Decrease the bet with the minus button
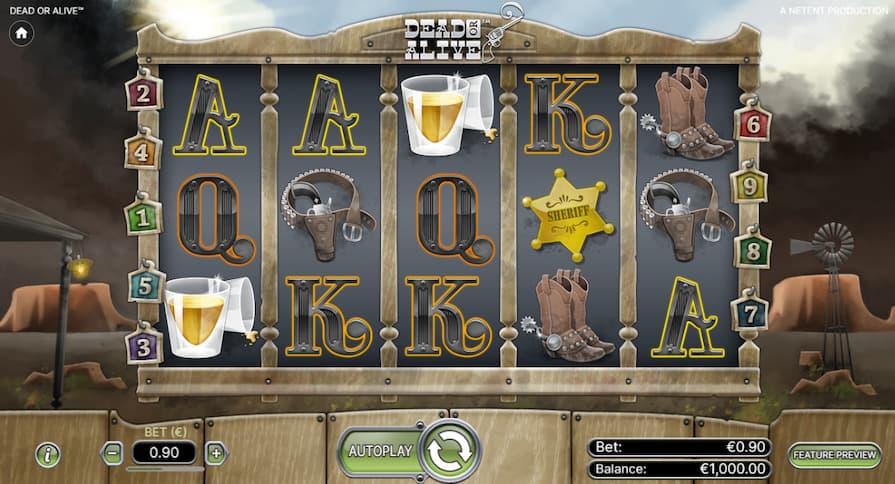 (x=113, y=453)
